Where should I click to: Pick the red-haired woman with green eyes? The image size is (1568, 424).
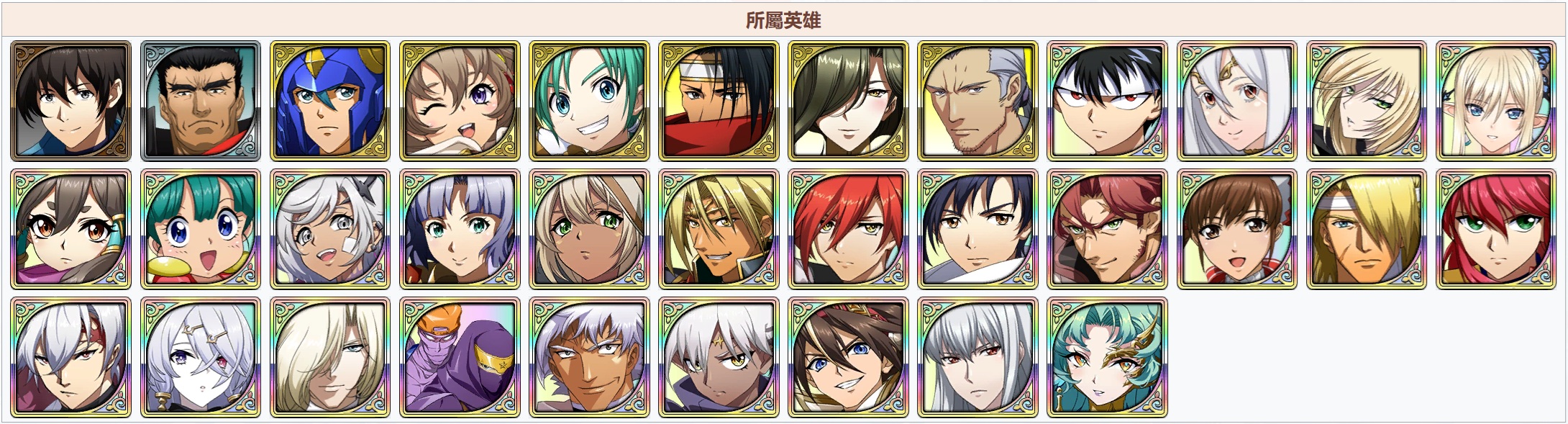click(x=1495, y=229)
